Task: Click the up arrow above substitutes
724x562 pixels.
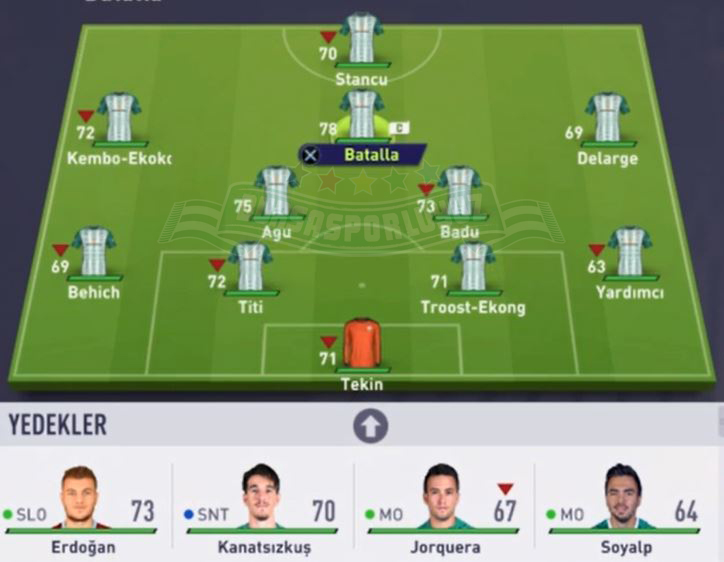Action: pyautogui.click(x=370, y=427)
